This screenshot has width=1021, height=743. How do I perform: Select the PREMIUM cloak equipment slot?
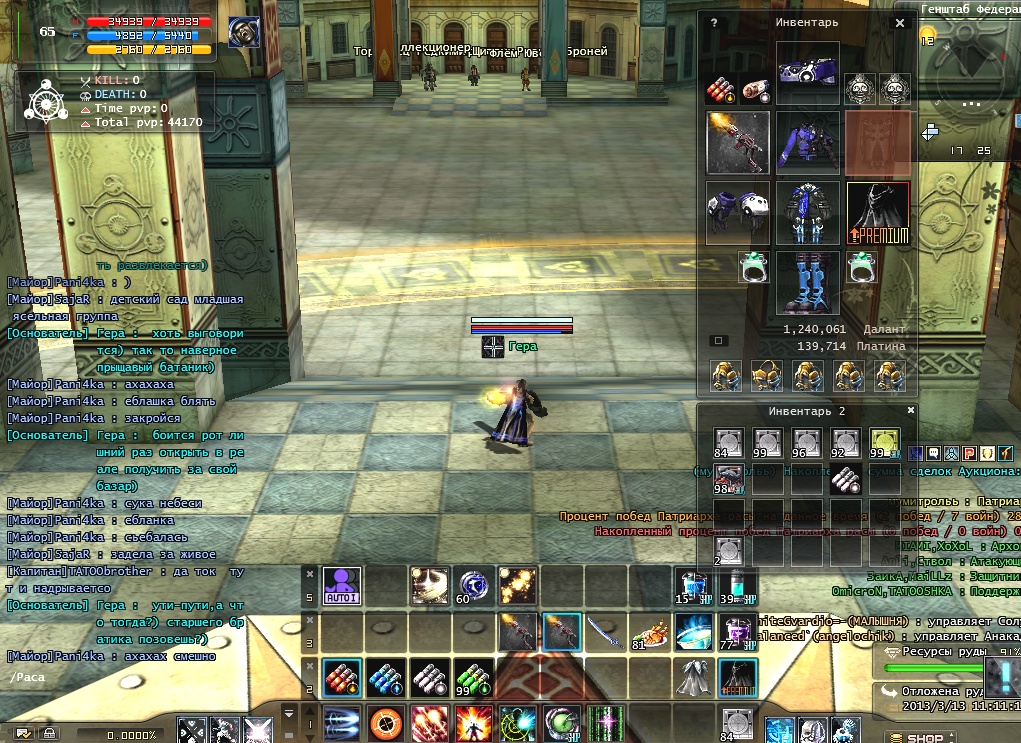(878, 213)
